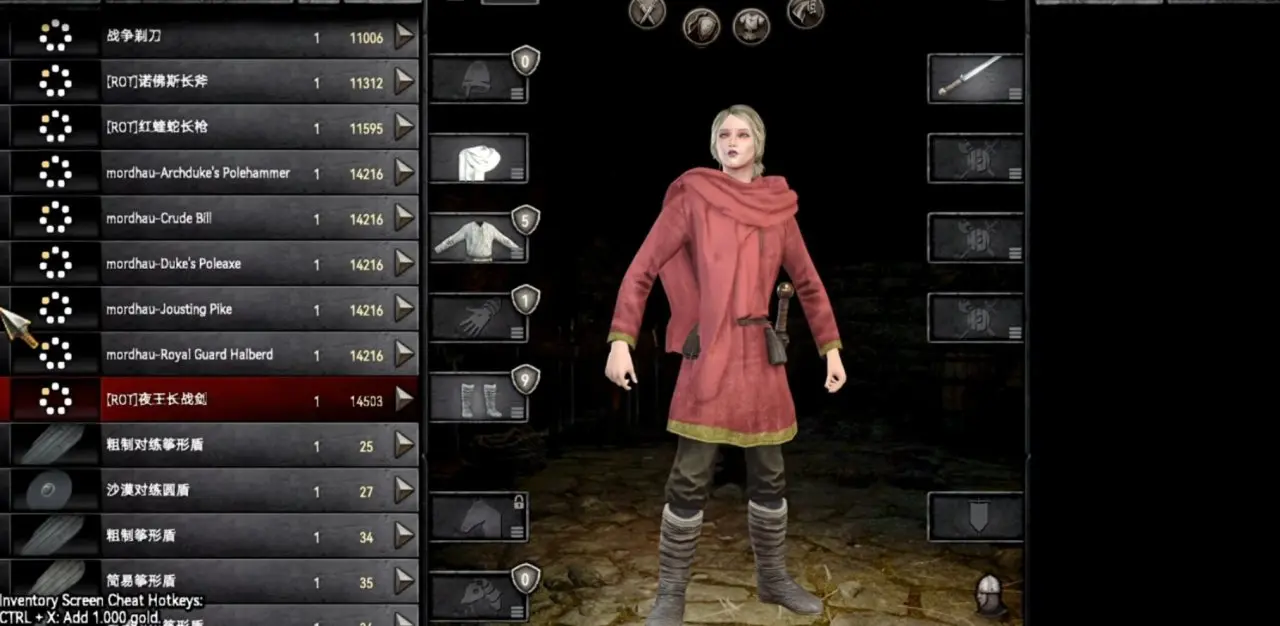This screenshot has width=1280, height=626.
Task: Select the white cape equipment slot
Action: (479, 159)
